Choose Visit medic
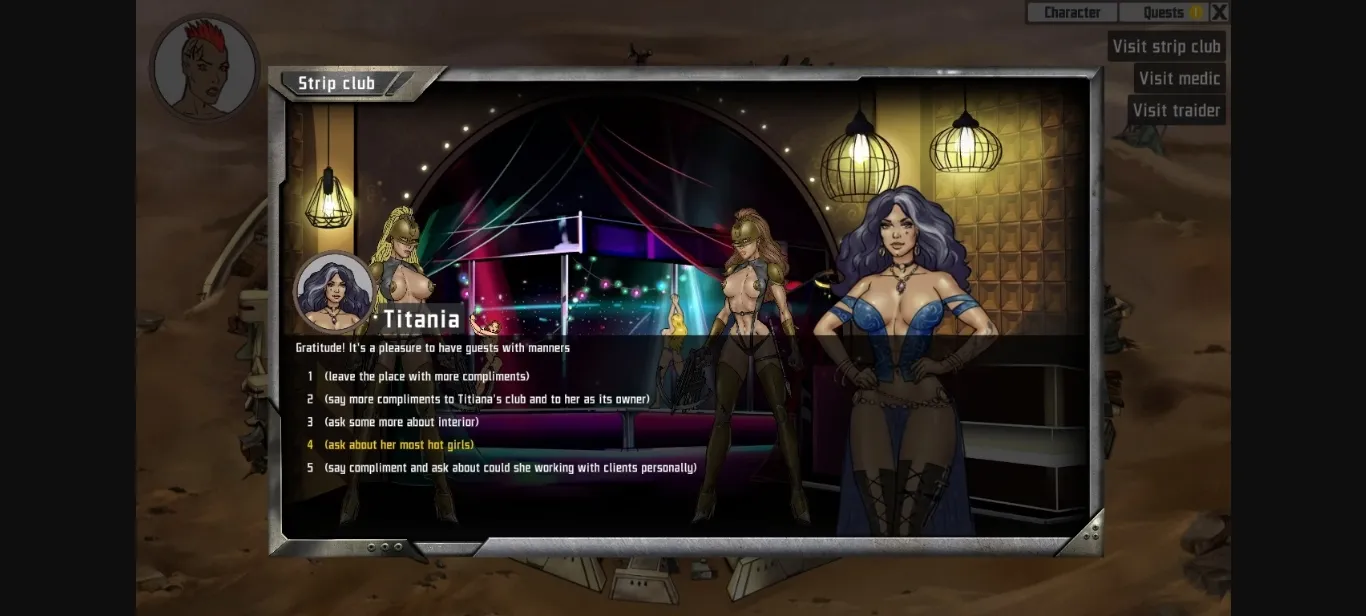The image size is (1366, 616). pos(1179,78)
